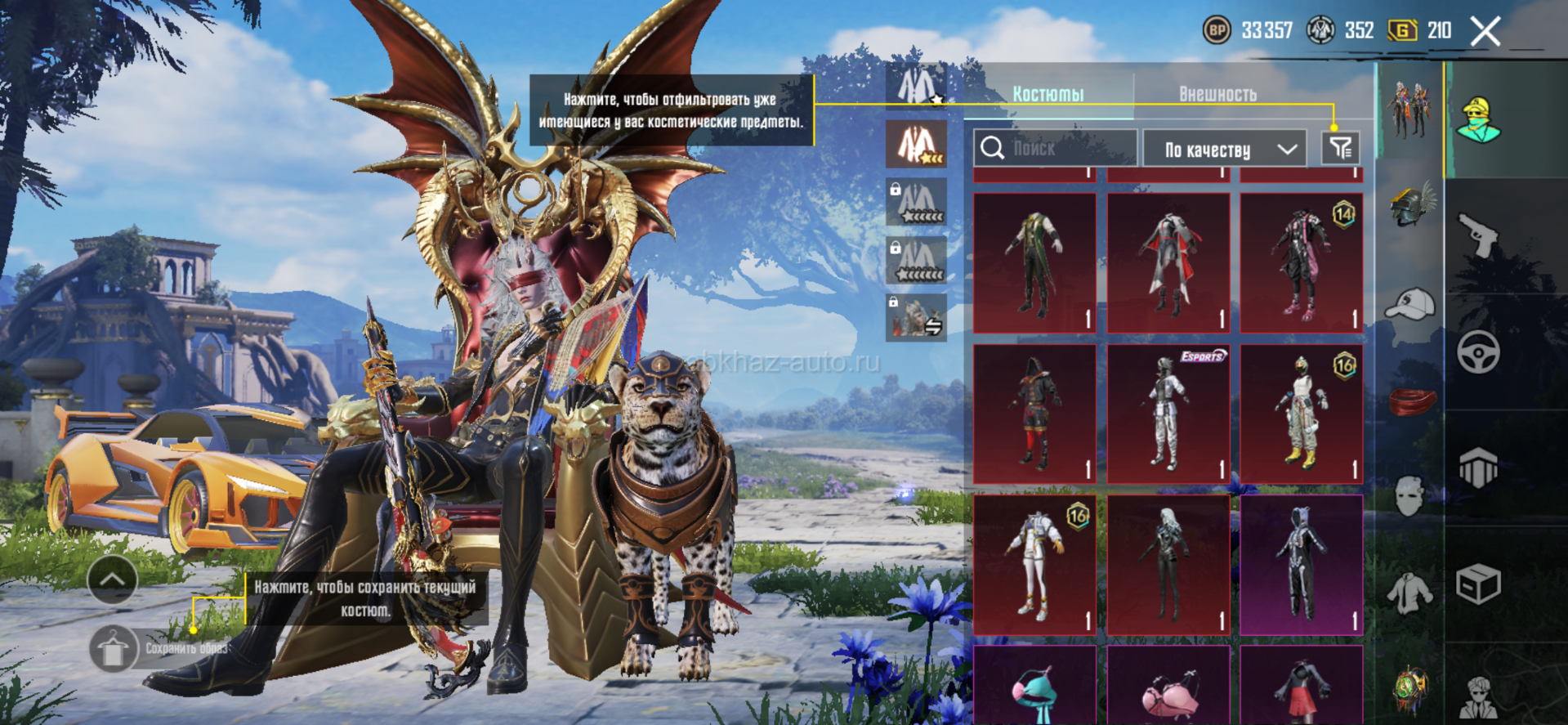Open the Внешность tab

click(1217, 94)
